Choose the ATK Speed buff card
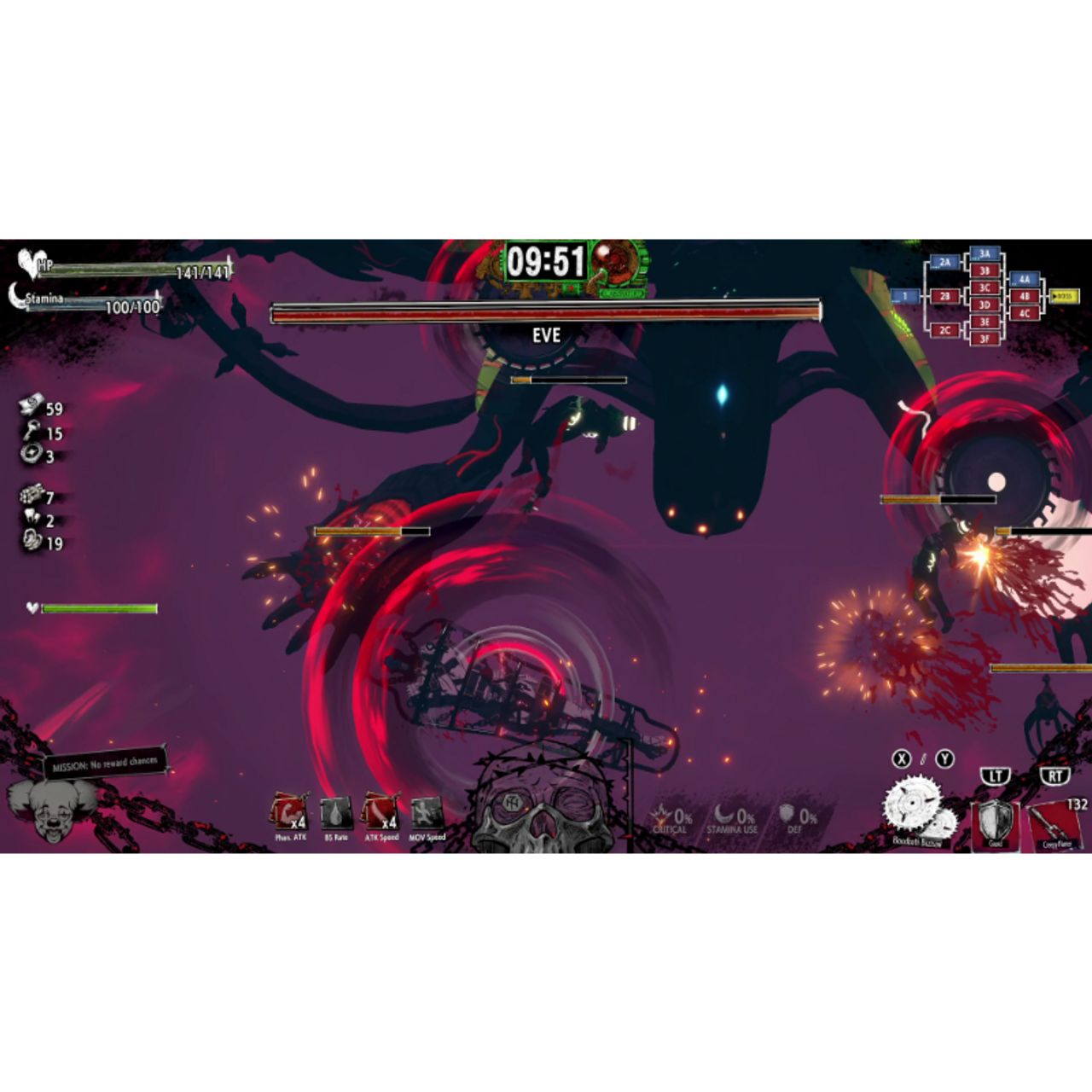 [381, 814]
